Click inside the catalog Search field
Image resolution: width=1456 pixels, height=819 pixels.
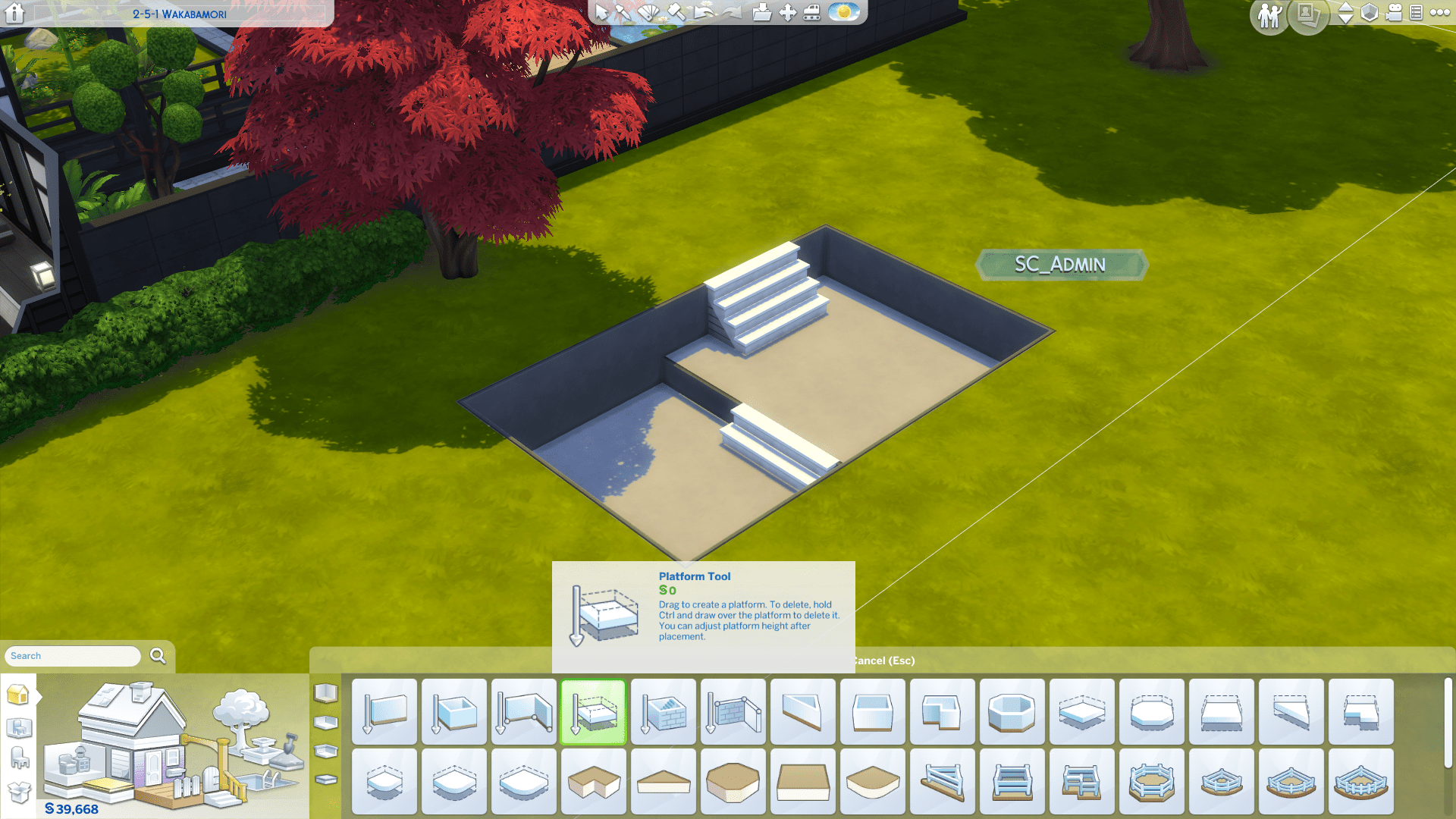(x=72, y=656)
